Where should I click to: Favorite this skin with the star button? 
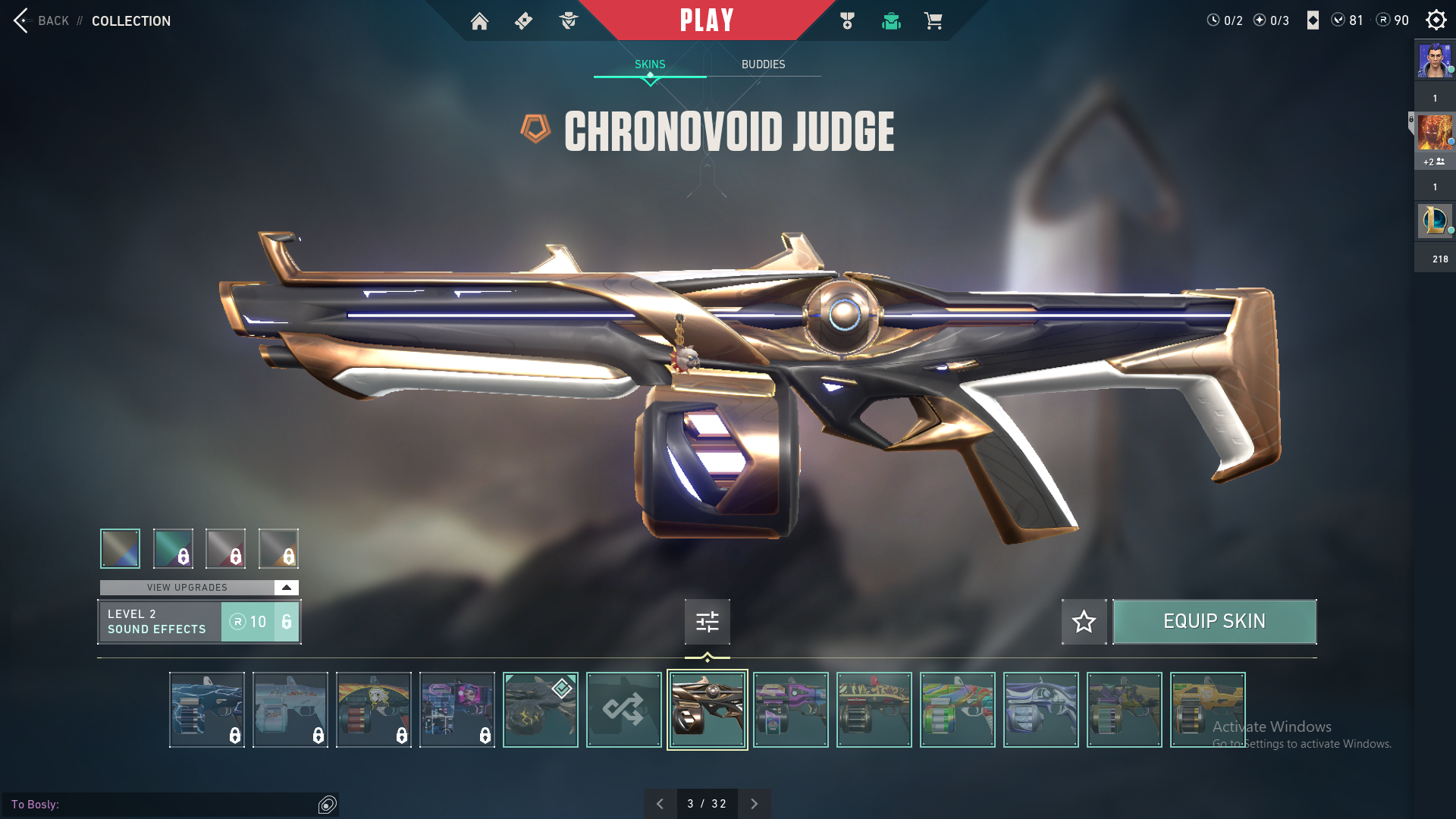(1084, 622)
